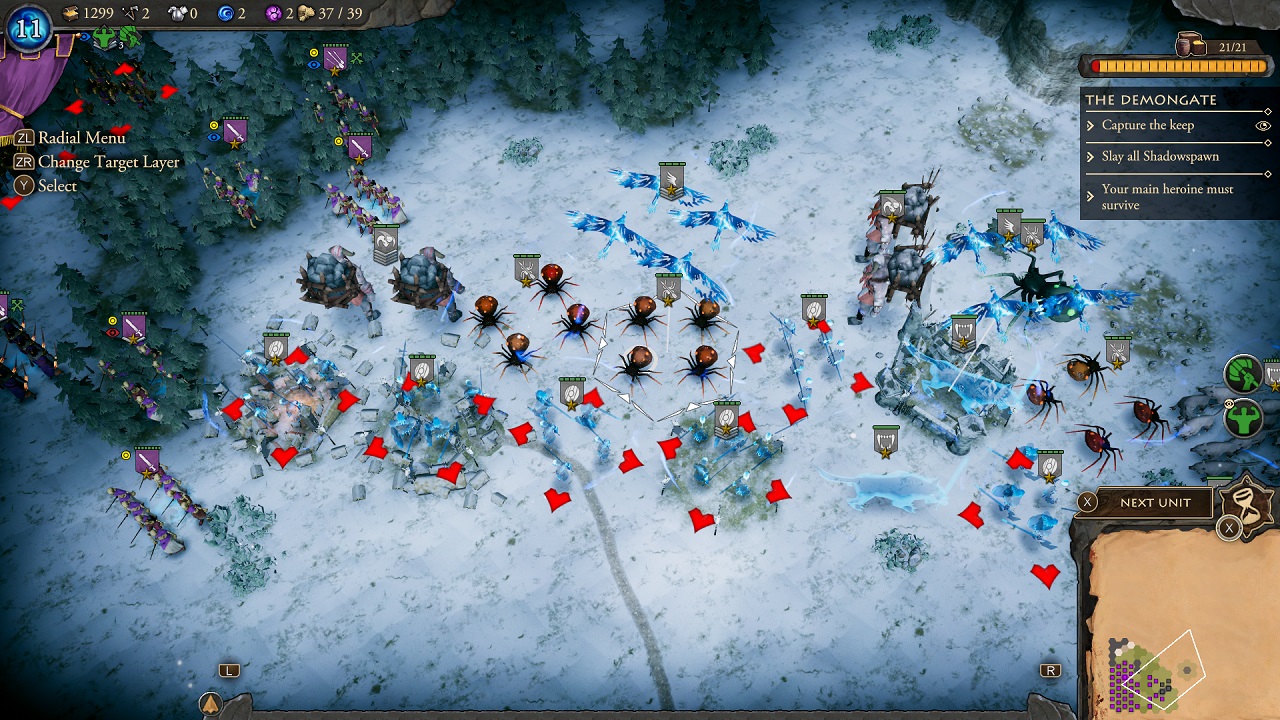1280x720 pixels.
Task: Select the green axe ability icon
Action: (1244, 373)
